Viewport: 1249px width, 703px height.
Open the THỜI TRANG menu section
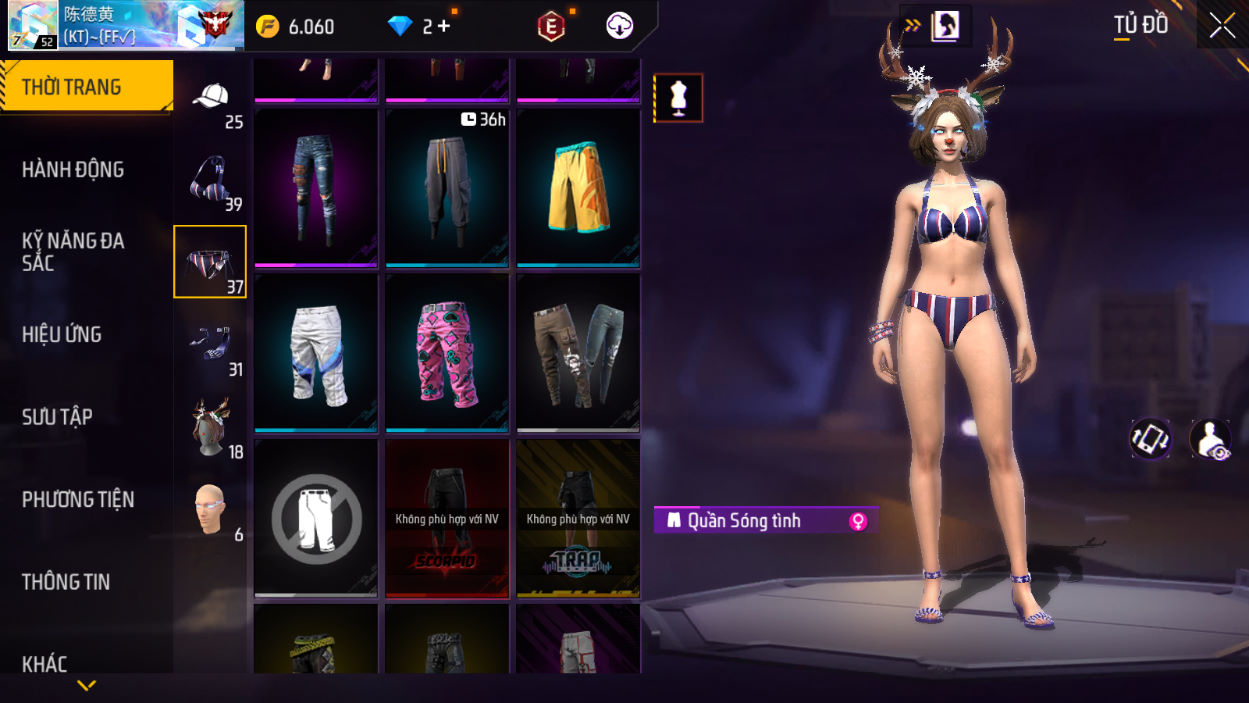(x=85, y=87)
